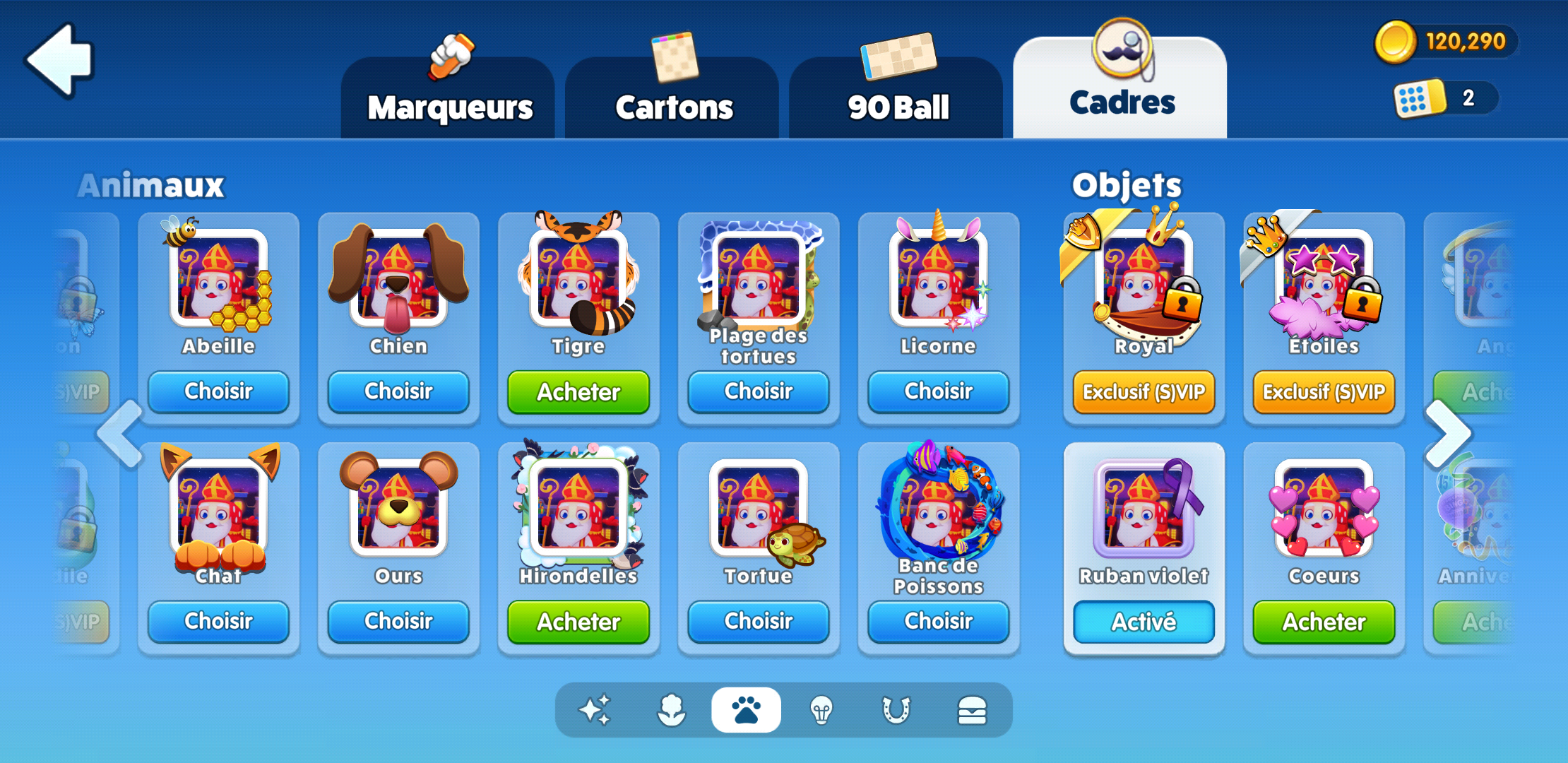Viewport: 1568px width, 763px height.
Task: Open the Cartons tab
Action: [x=673, y=106]
